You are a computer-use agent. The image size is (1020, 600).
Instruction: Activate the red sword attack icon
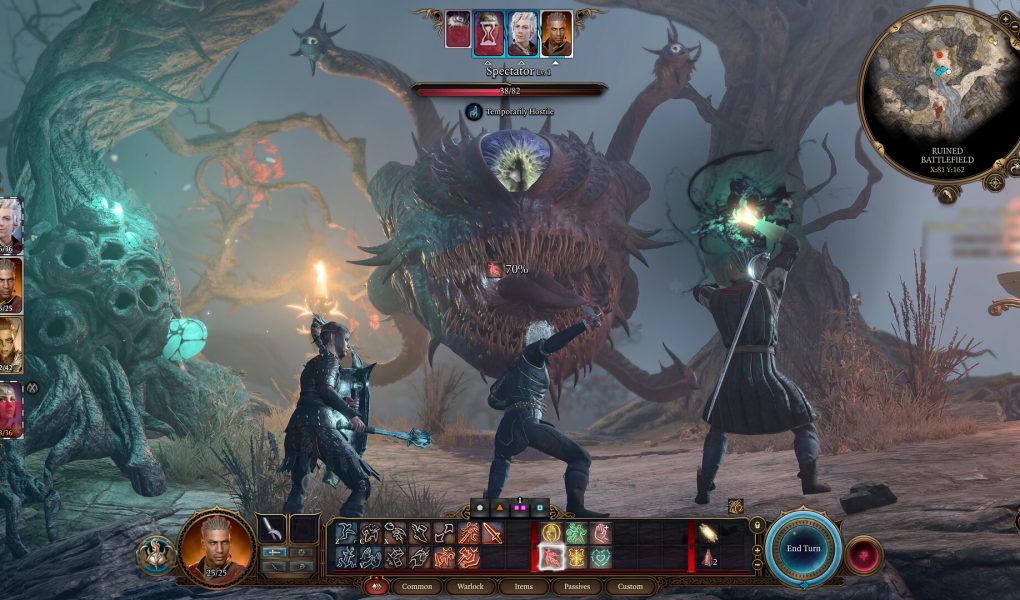point(492,534)
